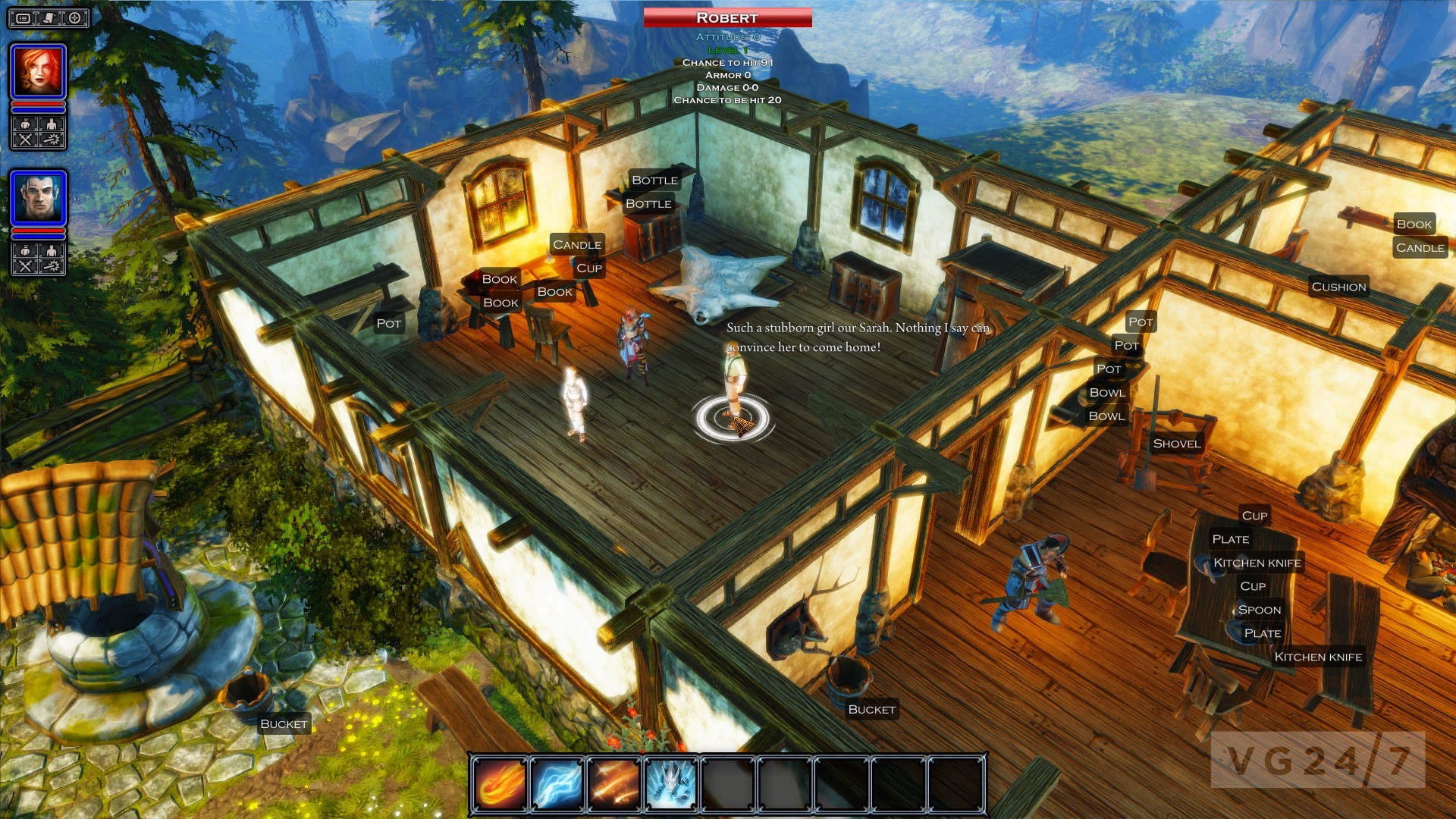
Task: Select the dark-haired male character portrait
Action: (39, 196)
